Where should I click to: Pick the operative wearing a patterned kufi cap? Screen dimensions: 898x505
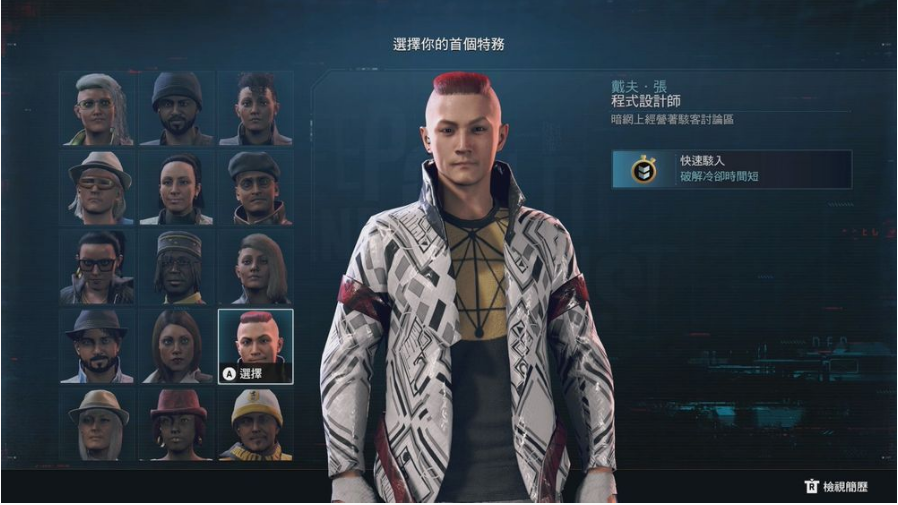tap(177, 266)
